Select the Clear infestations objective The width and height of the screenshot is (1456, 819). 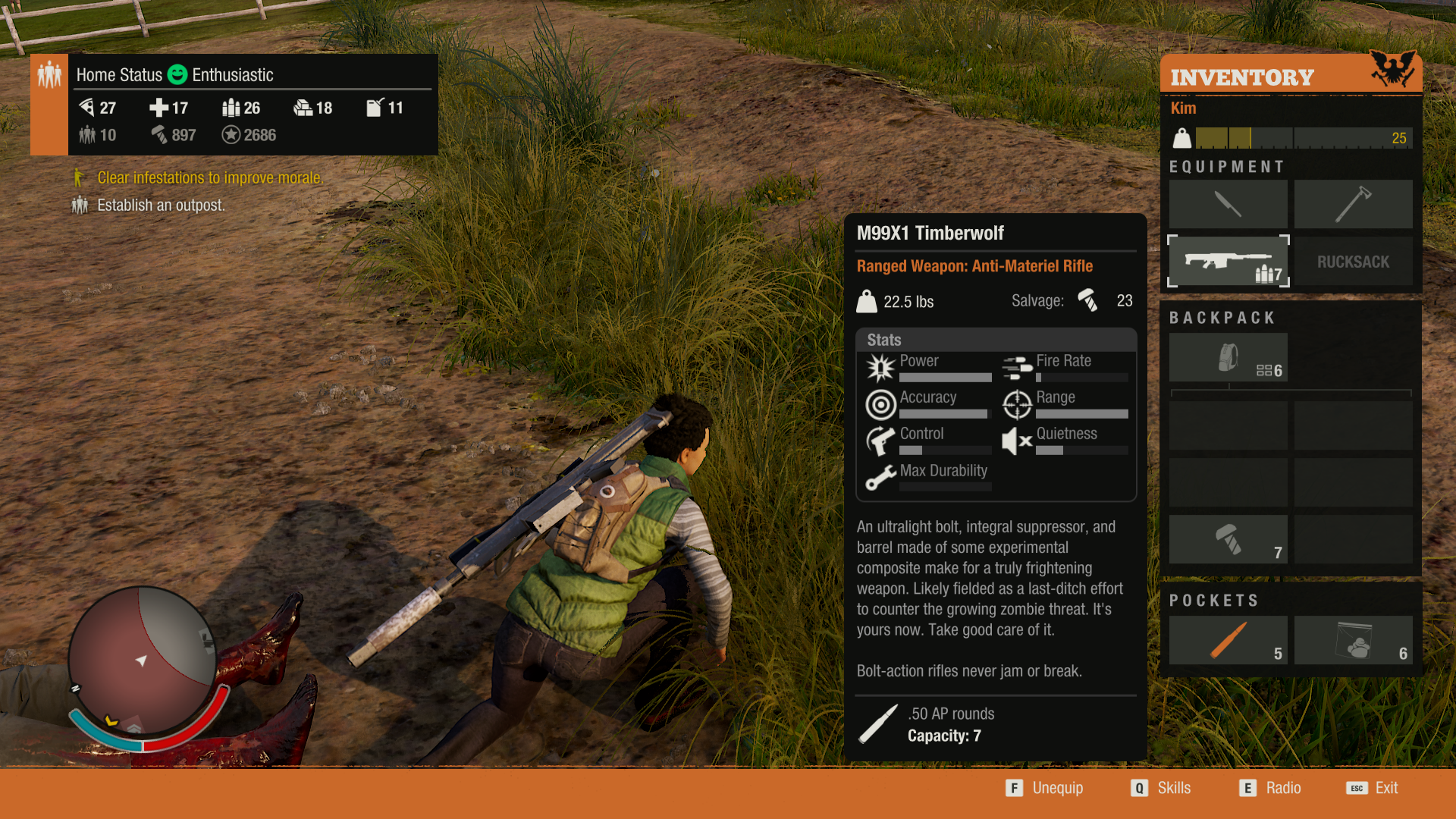tap(209, 178)
